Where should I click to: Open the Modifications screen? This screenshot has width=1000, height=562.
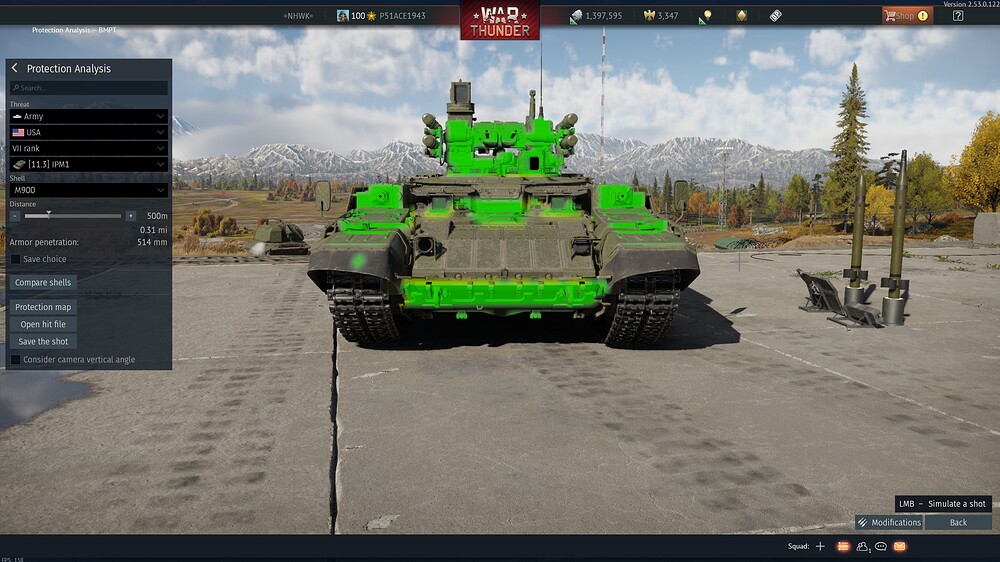click(x=889, y=522)
